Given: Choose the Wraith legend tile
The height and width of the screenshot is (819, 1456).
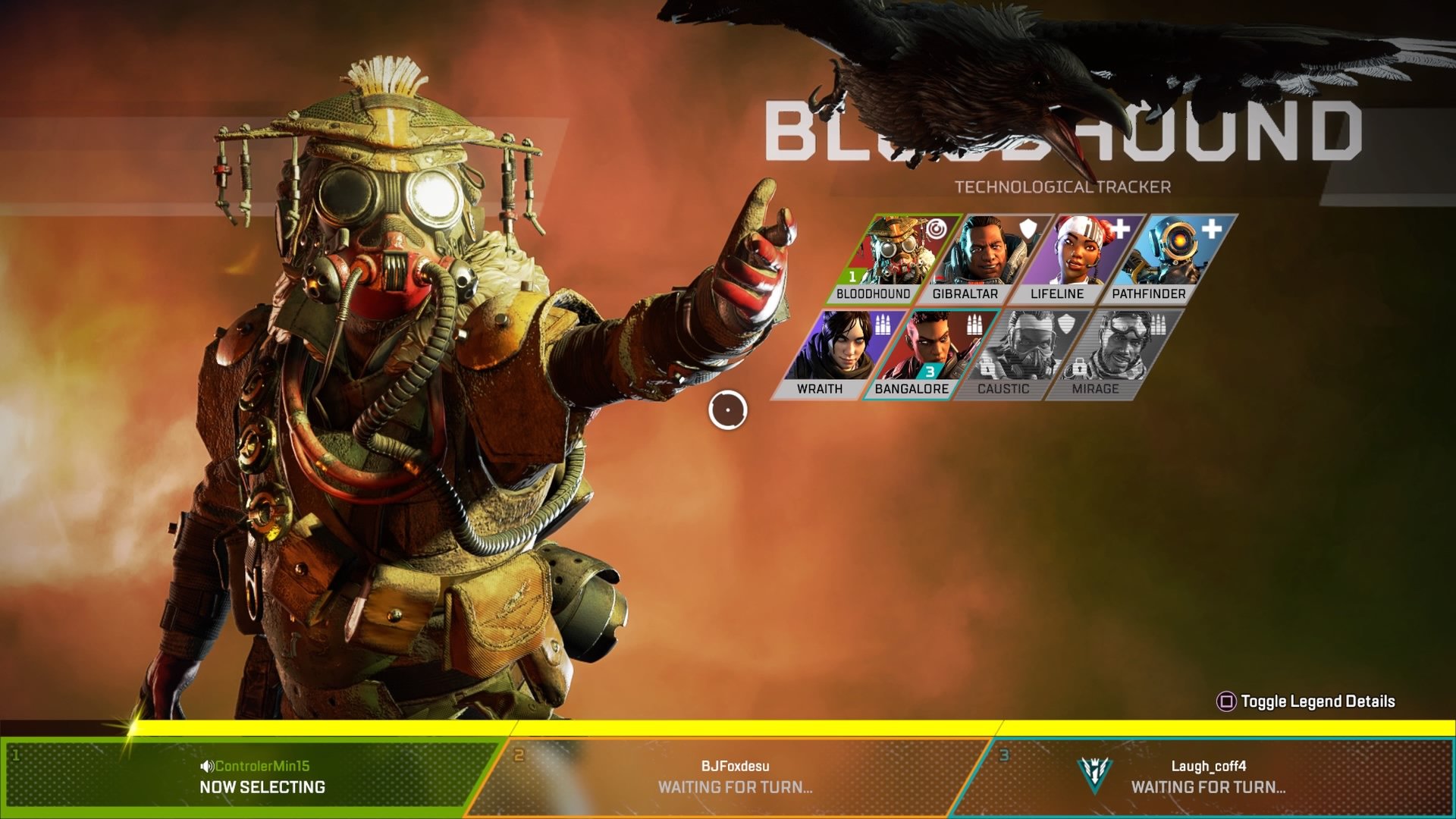Looking at the screenshot, I should coord(834,354).
